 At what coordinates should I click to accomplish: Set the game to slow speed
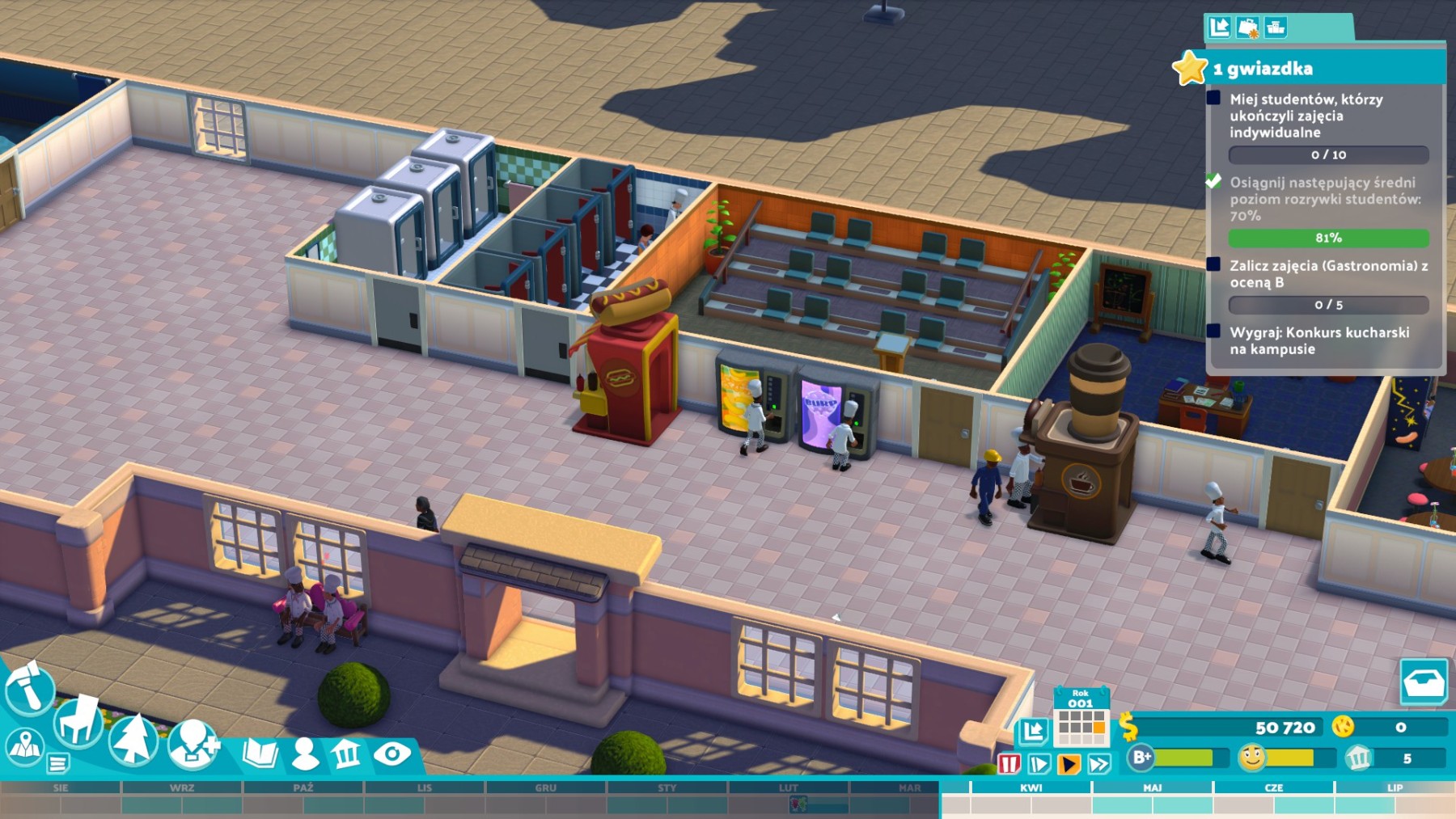(1039, 763)
